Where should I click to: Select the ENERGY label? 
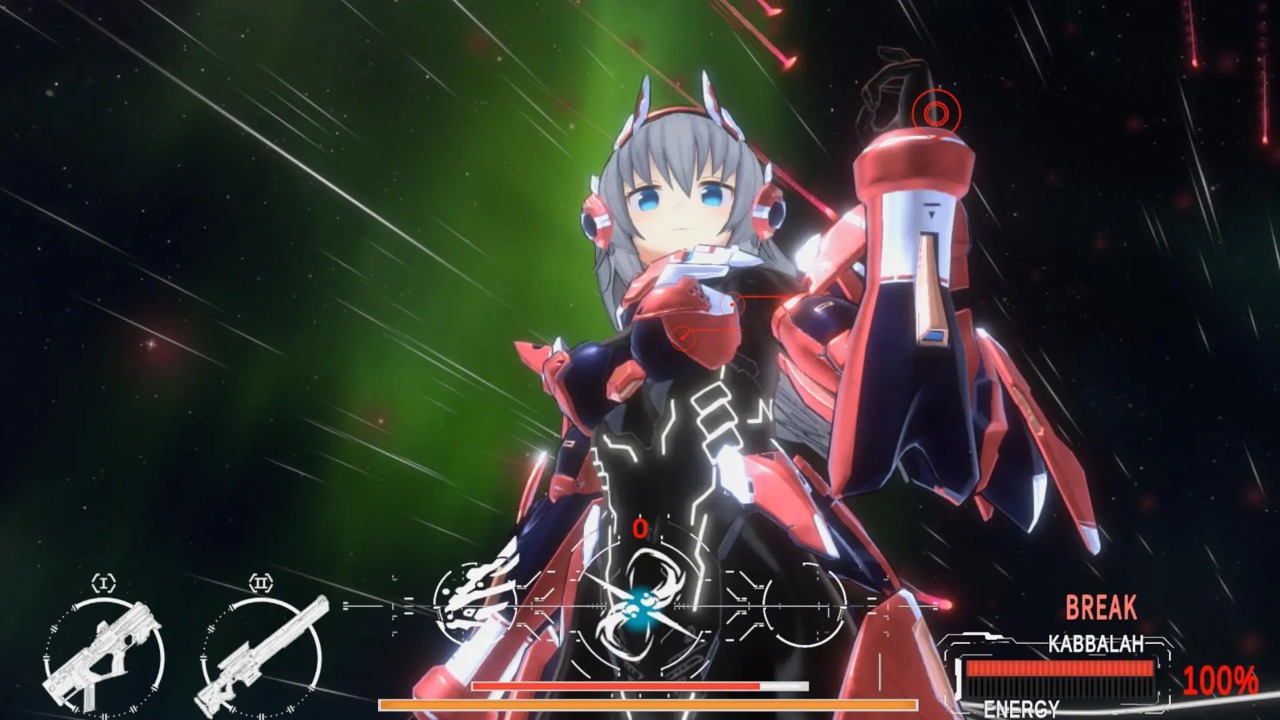coord(1020,707)
